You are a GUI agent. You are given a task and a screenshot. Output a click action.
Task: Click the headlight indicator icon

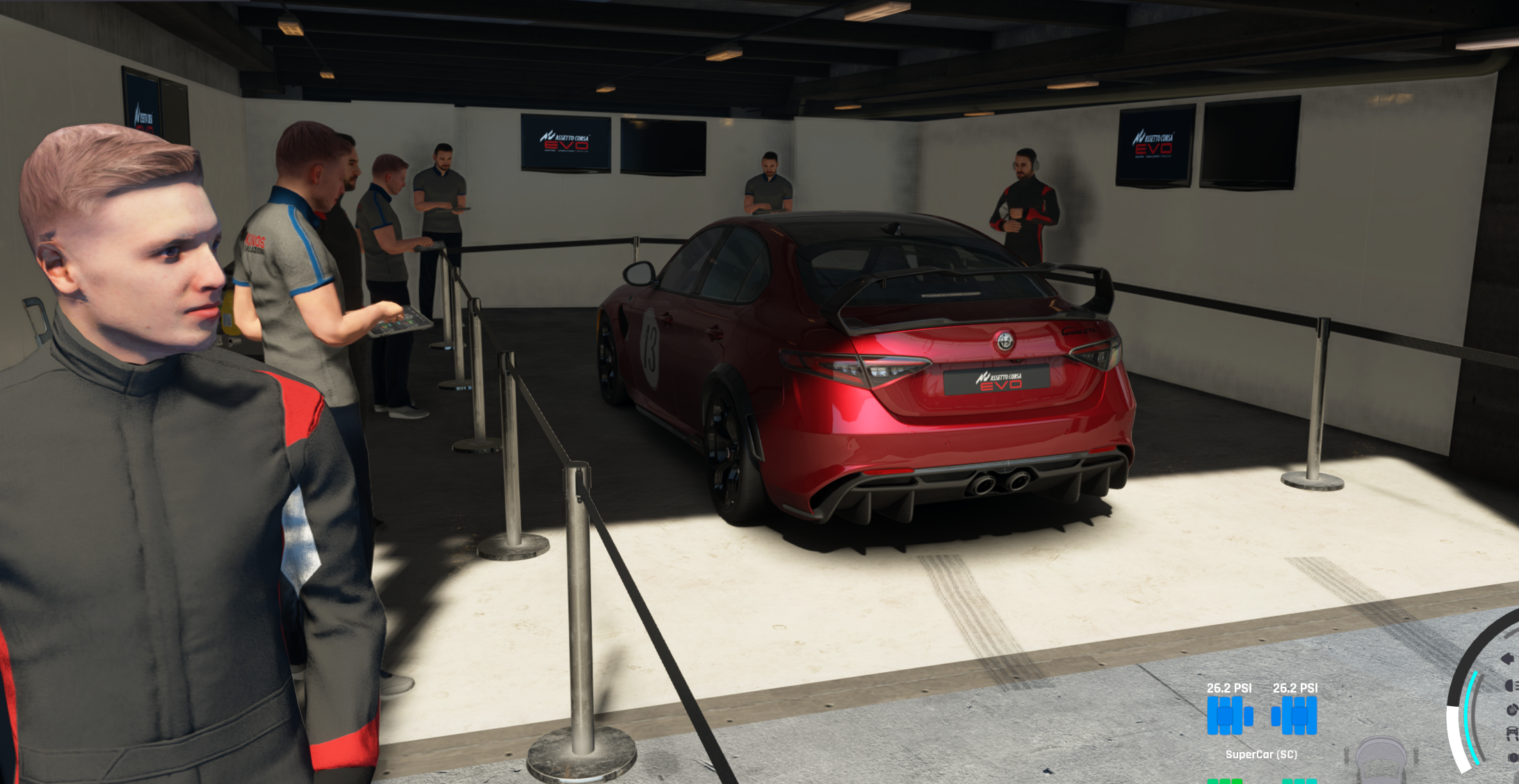coord(1511,686)
